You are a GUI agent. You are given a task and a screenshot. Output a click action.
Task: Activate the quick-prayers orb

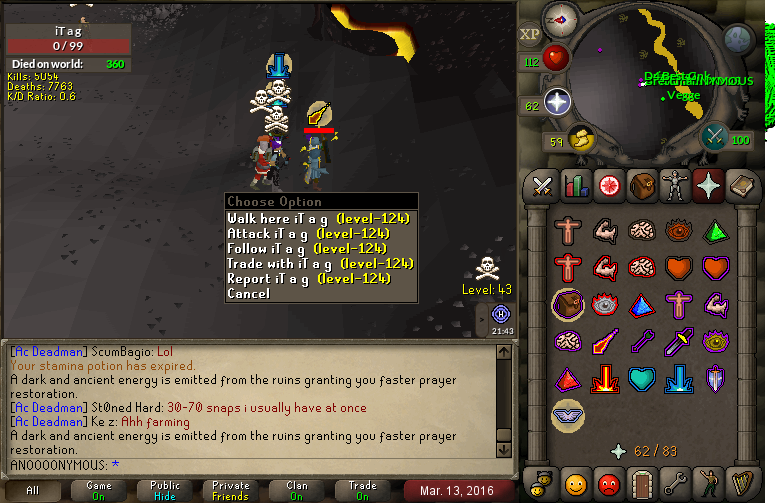[x=557, y=101]
